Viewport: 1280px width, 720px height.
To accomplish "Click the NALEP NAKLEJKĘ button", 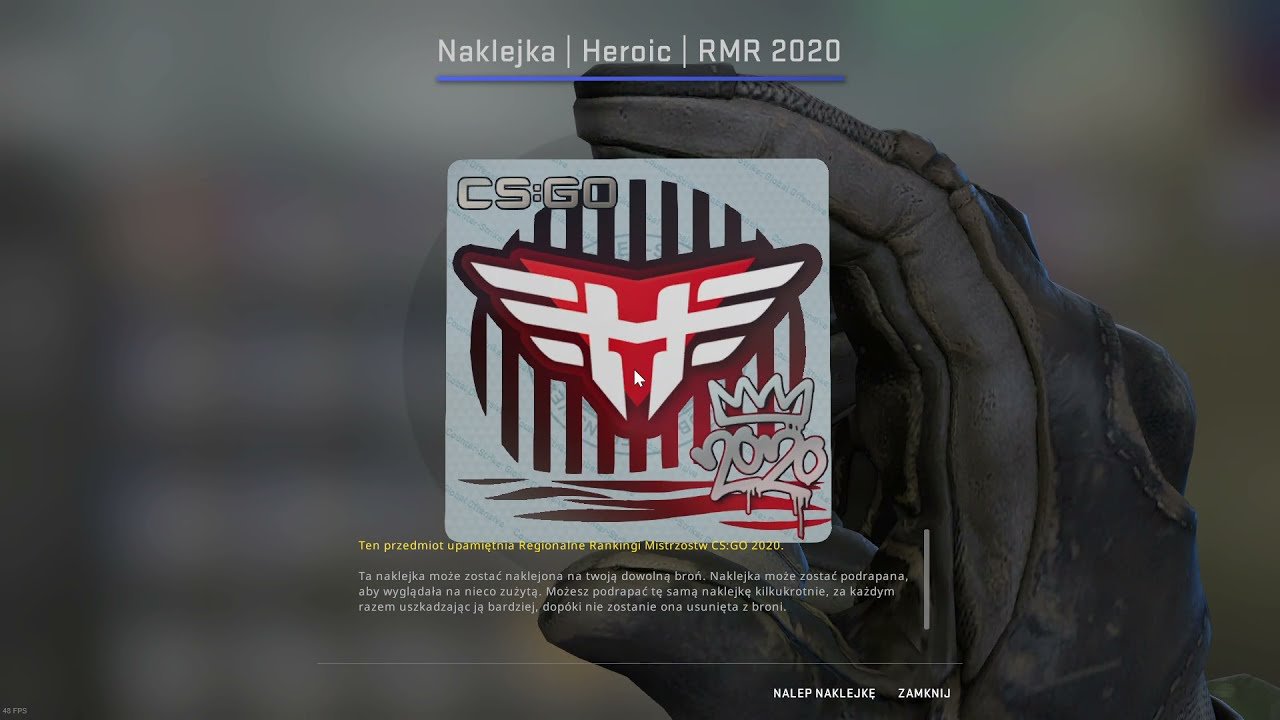I will tap(823, 693).
